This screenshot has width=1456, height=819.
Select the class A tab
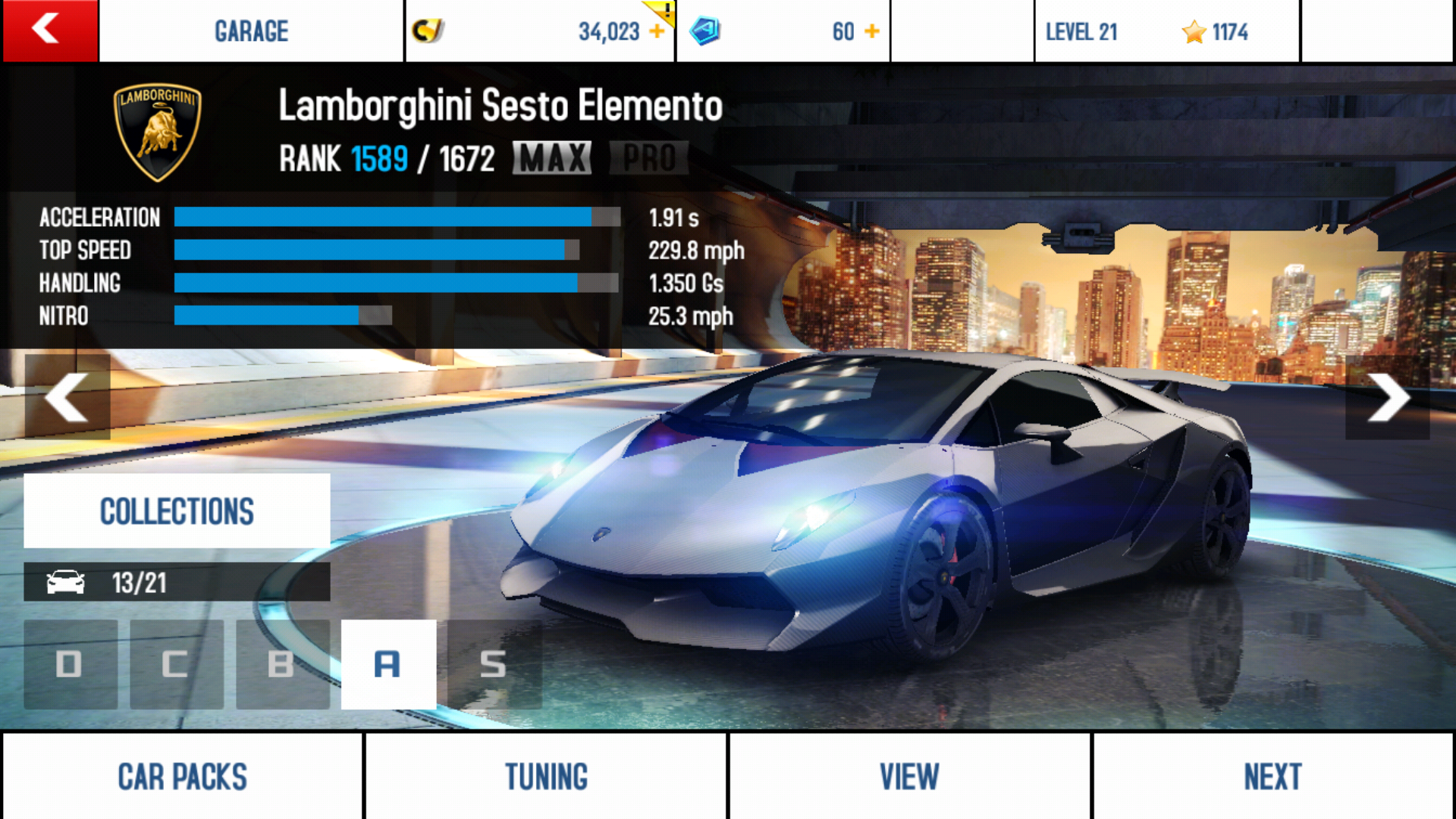(x=388, y=664)
